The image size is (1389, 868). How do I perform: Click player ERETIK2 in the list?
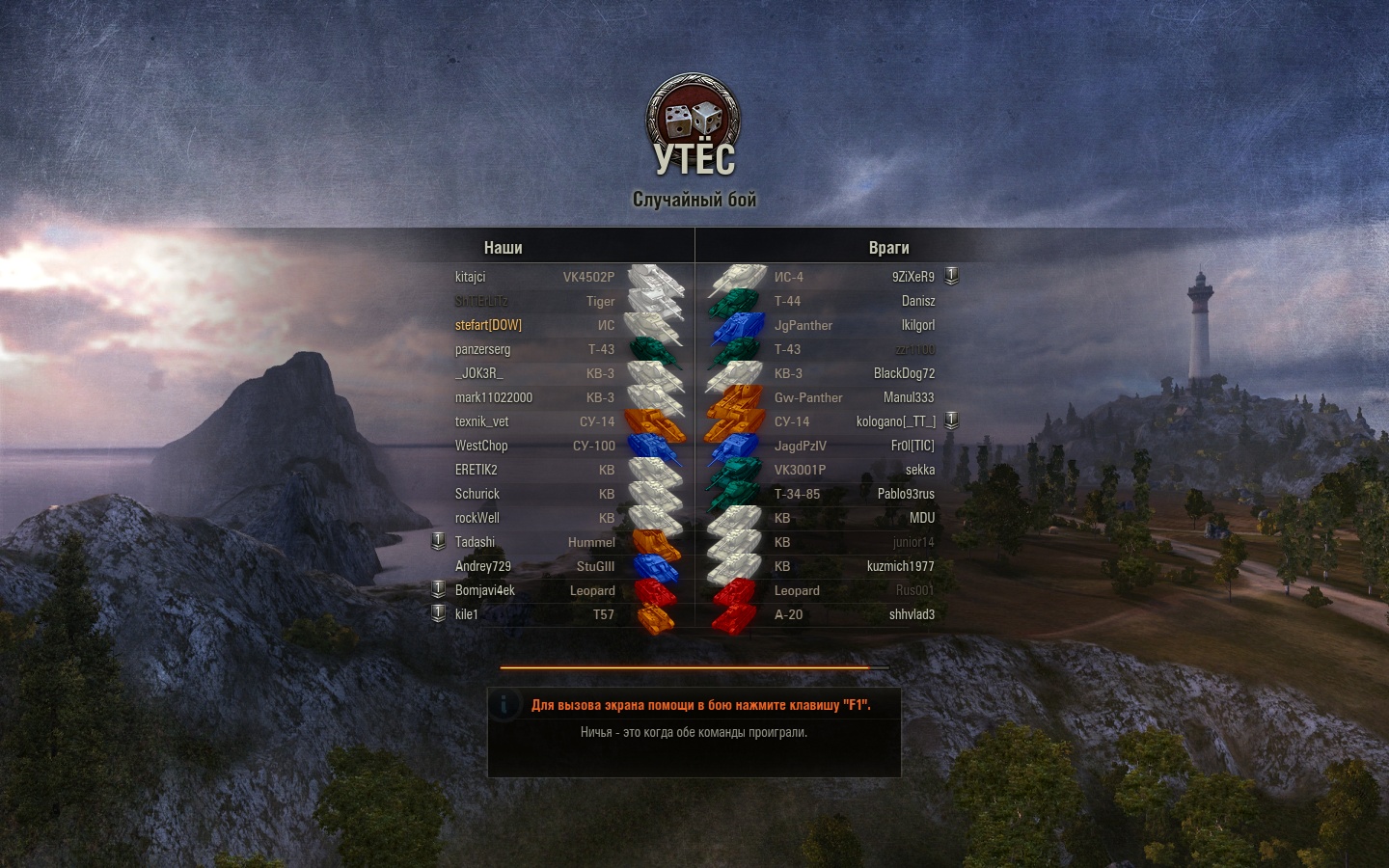point(477,470)
